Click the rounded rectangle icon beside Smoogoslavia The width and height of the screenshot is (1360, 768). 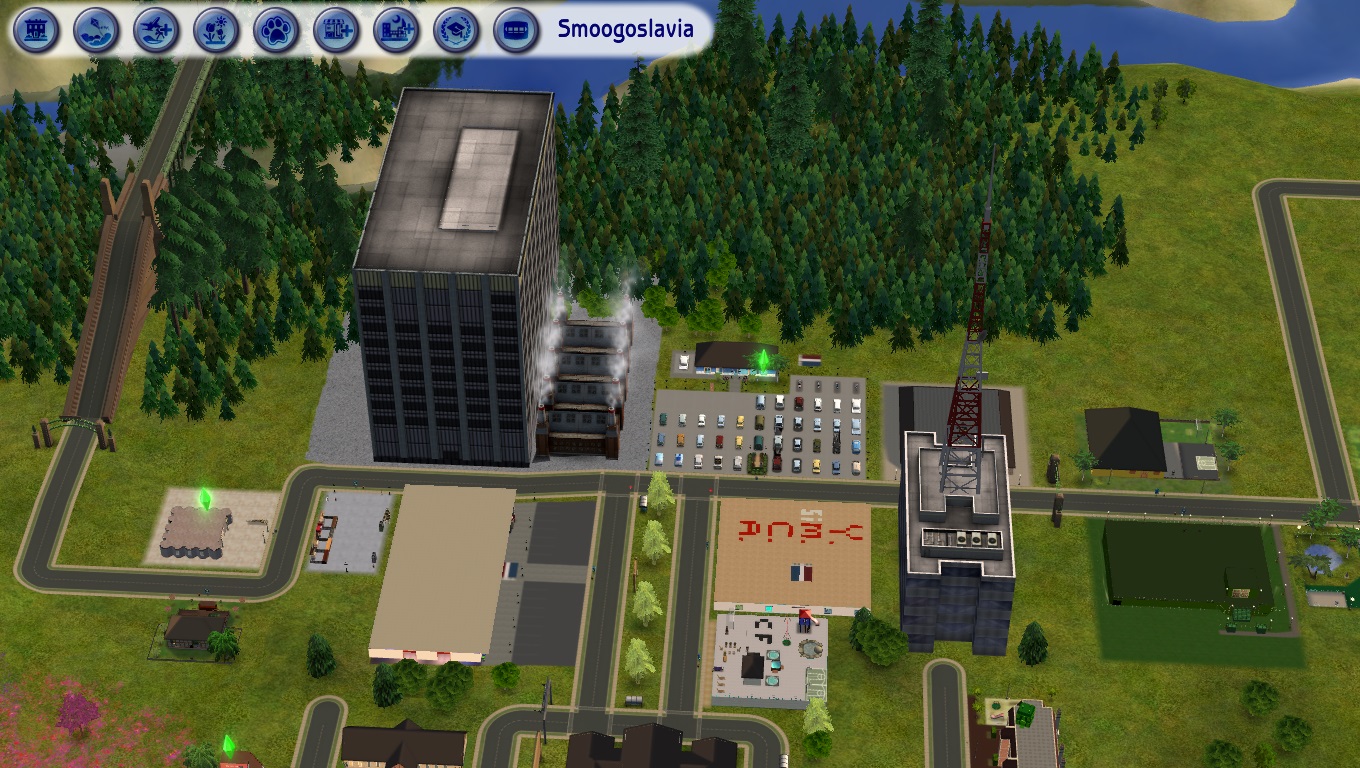tap(516, 30)
